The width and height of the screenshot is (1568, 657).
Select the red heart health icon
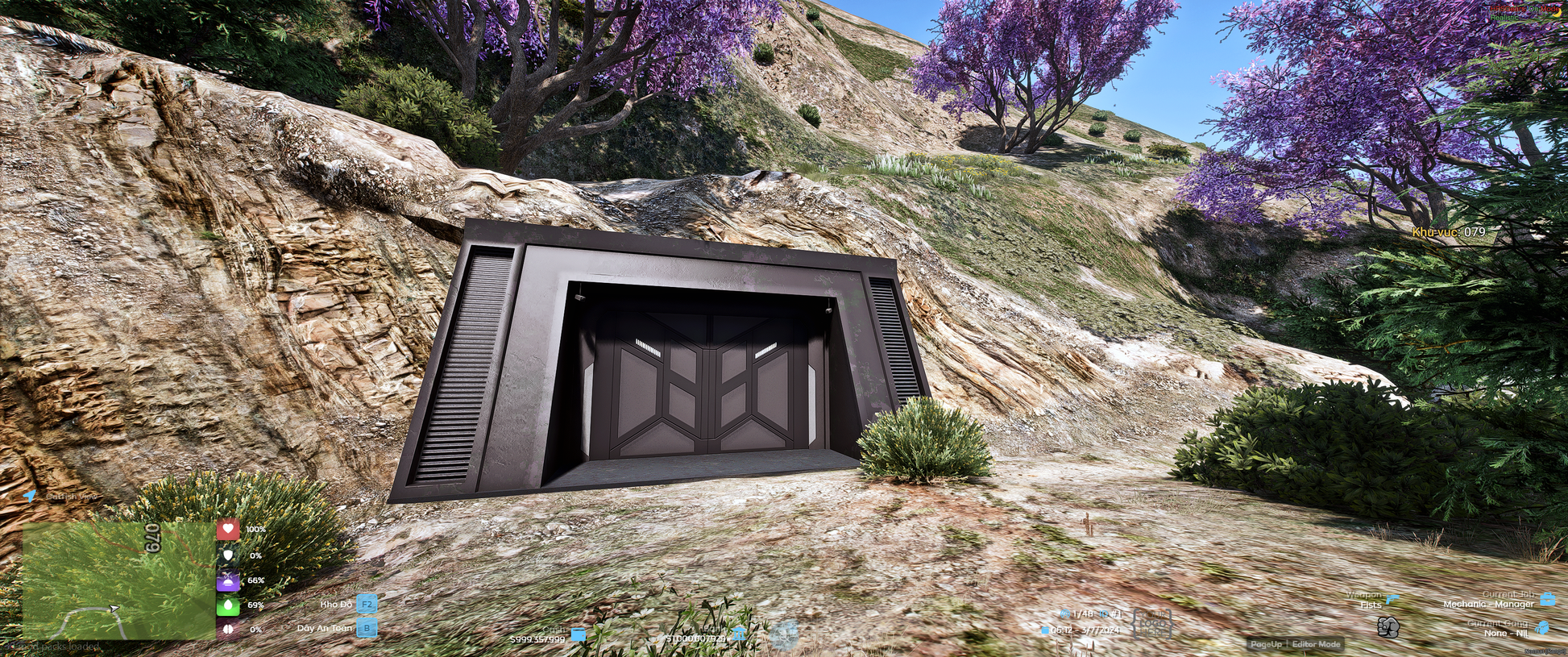tap(228, 530)
